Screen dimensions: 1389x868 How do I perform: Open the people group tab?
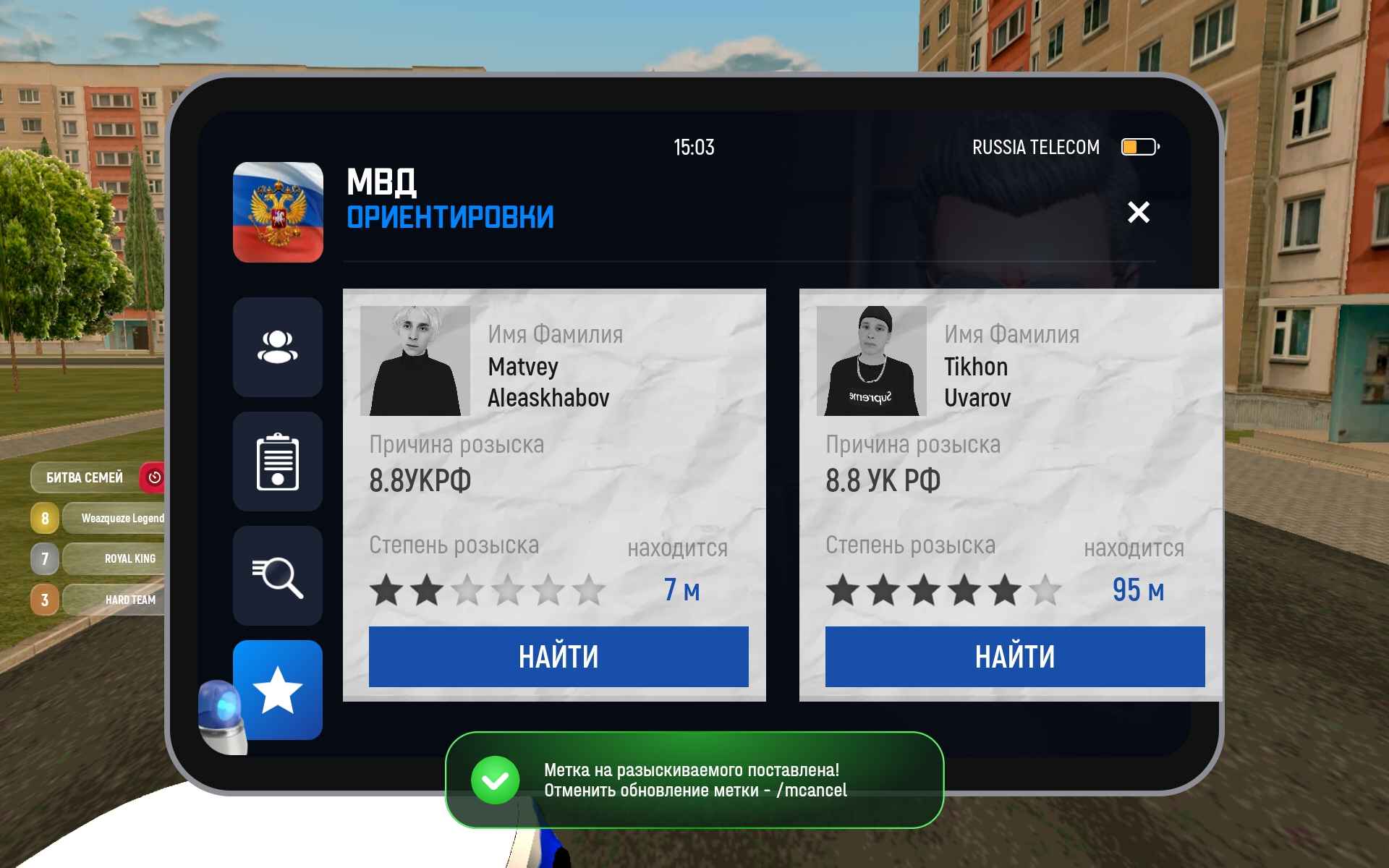(278, 347)
